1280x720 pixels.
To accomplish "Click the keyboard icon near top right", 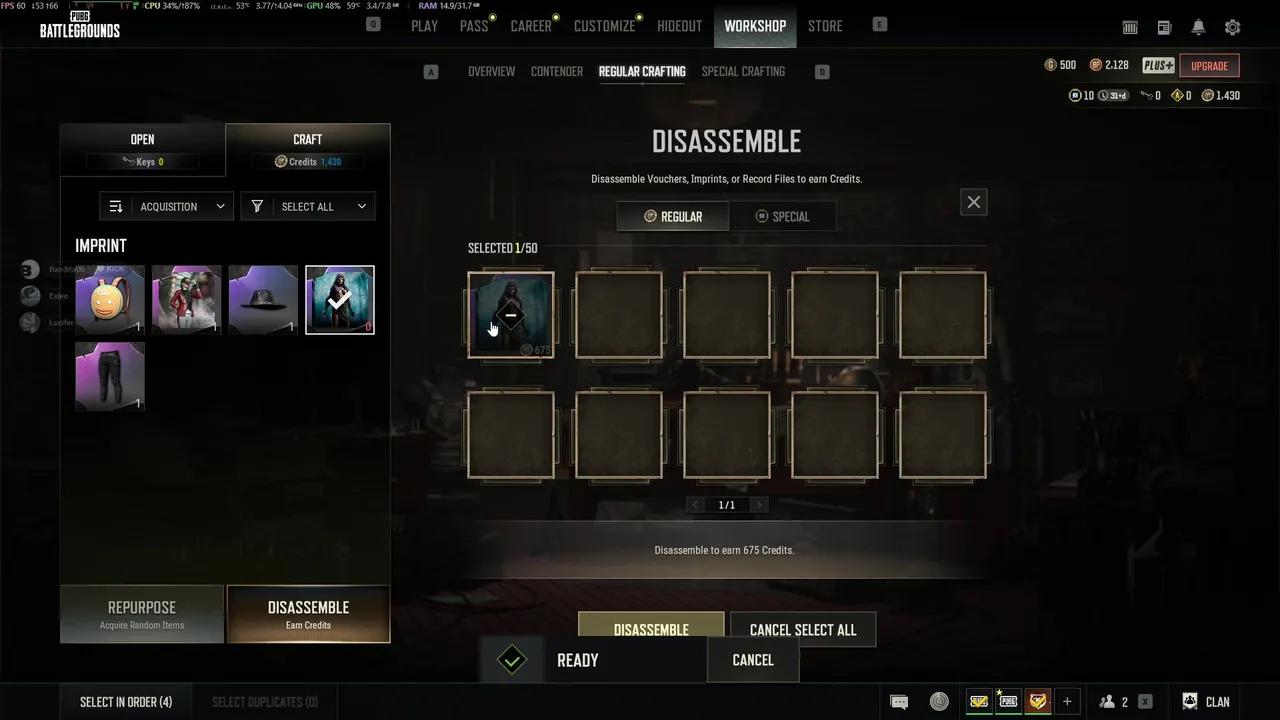I will click(1130, 27).
